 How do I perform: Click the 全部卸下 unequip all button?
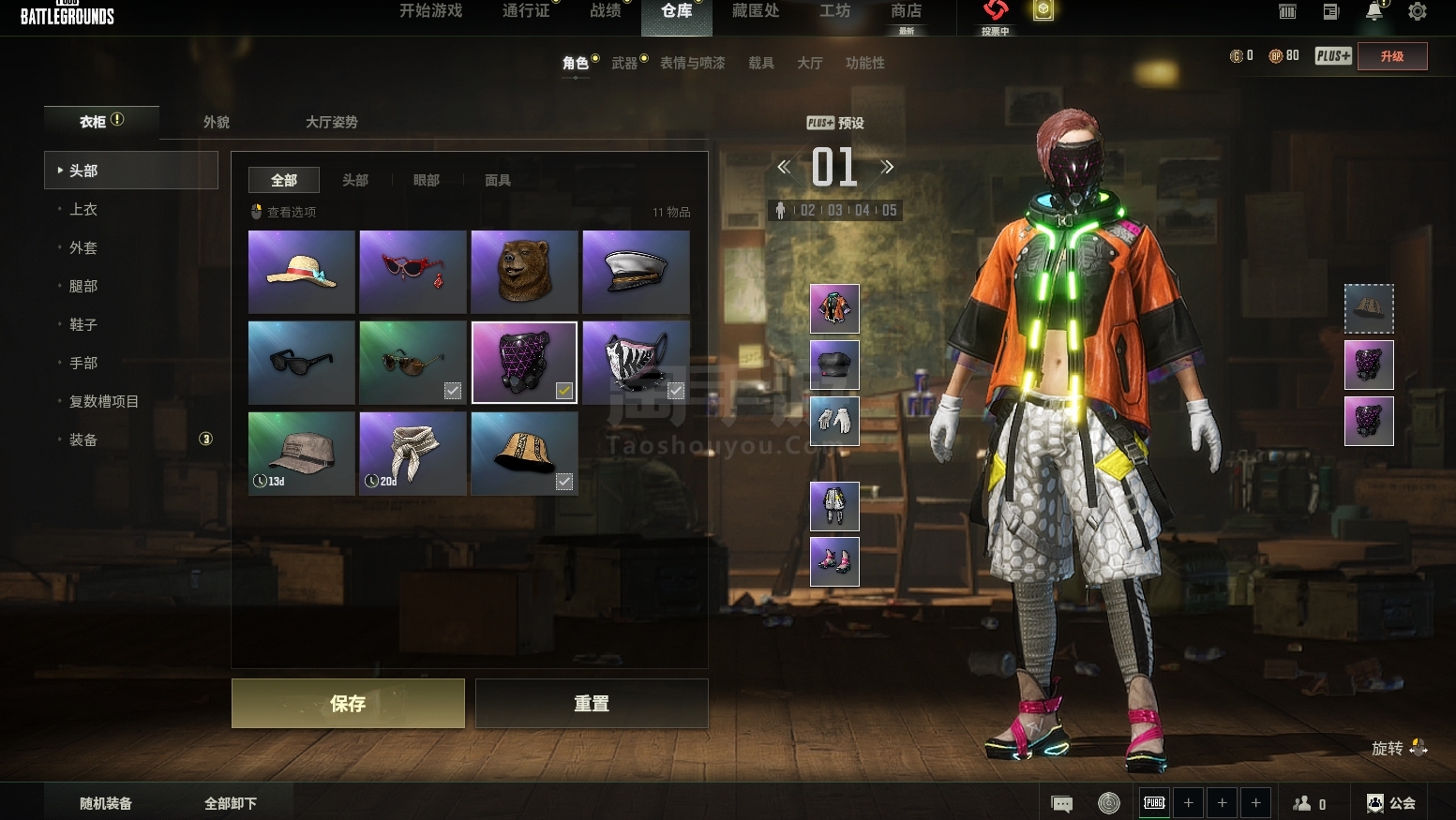pyautogui.click(x=231, y=803)
